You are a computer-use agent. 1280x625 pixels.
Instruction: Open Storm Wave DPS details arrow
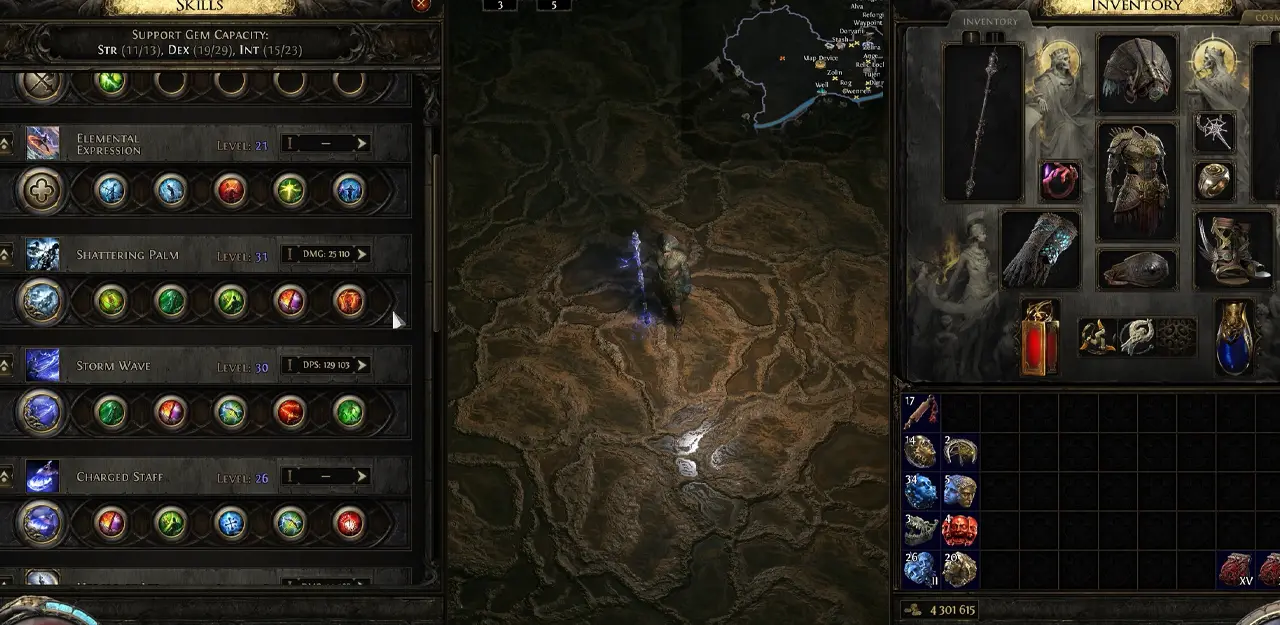[362, 365]
